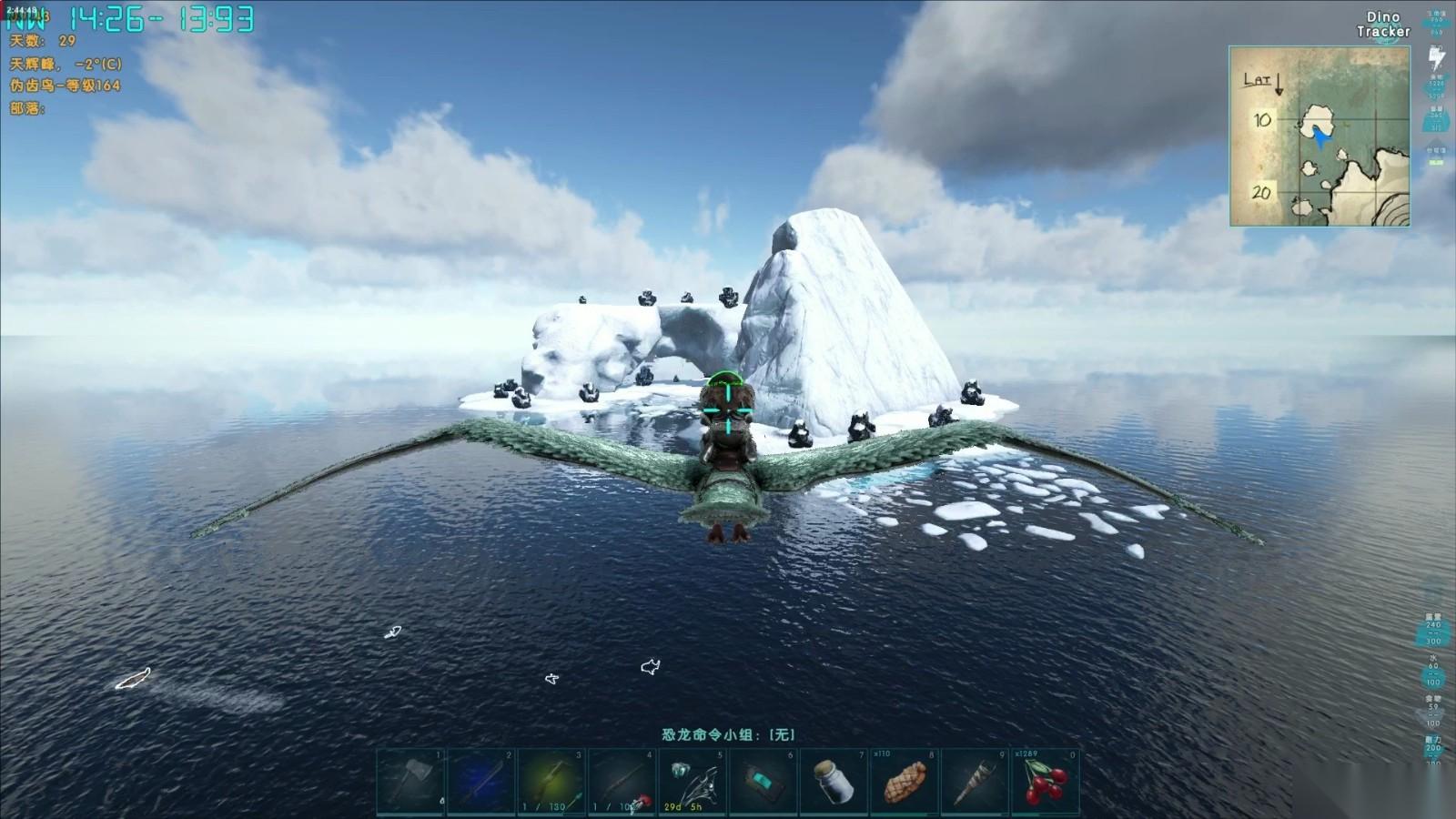The height and width of the screenshot is (819, 1456).
Task: Drink from the water jar slot
Action: pyautogui.click(x=834, y=782)
